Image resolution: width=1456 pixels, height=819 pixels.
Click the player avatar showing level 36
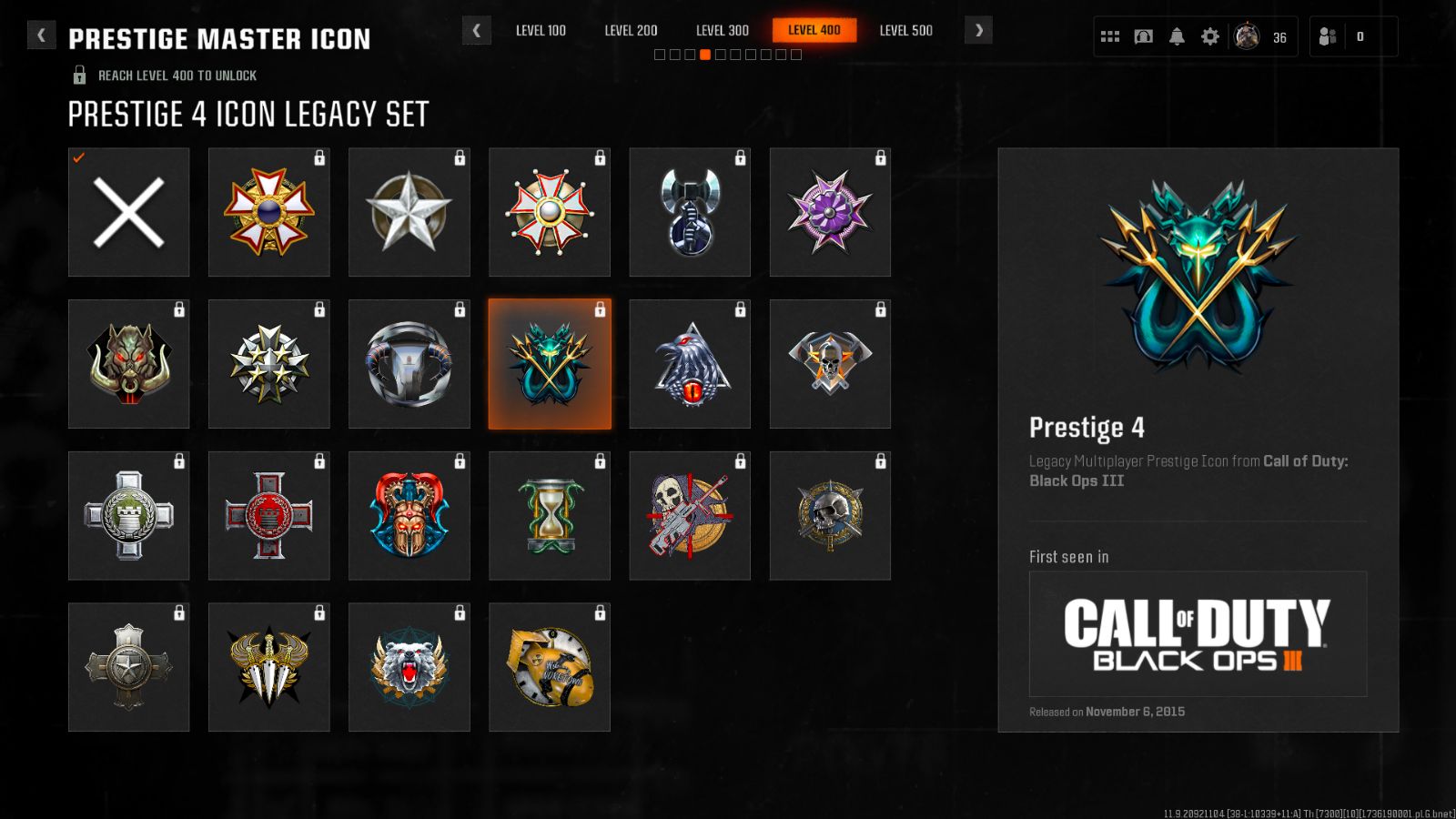point(1246,35)
